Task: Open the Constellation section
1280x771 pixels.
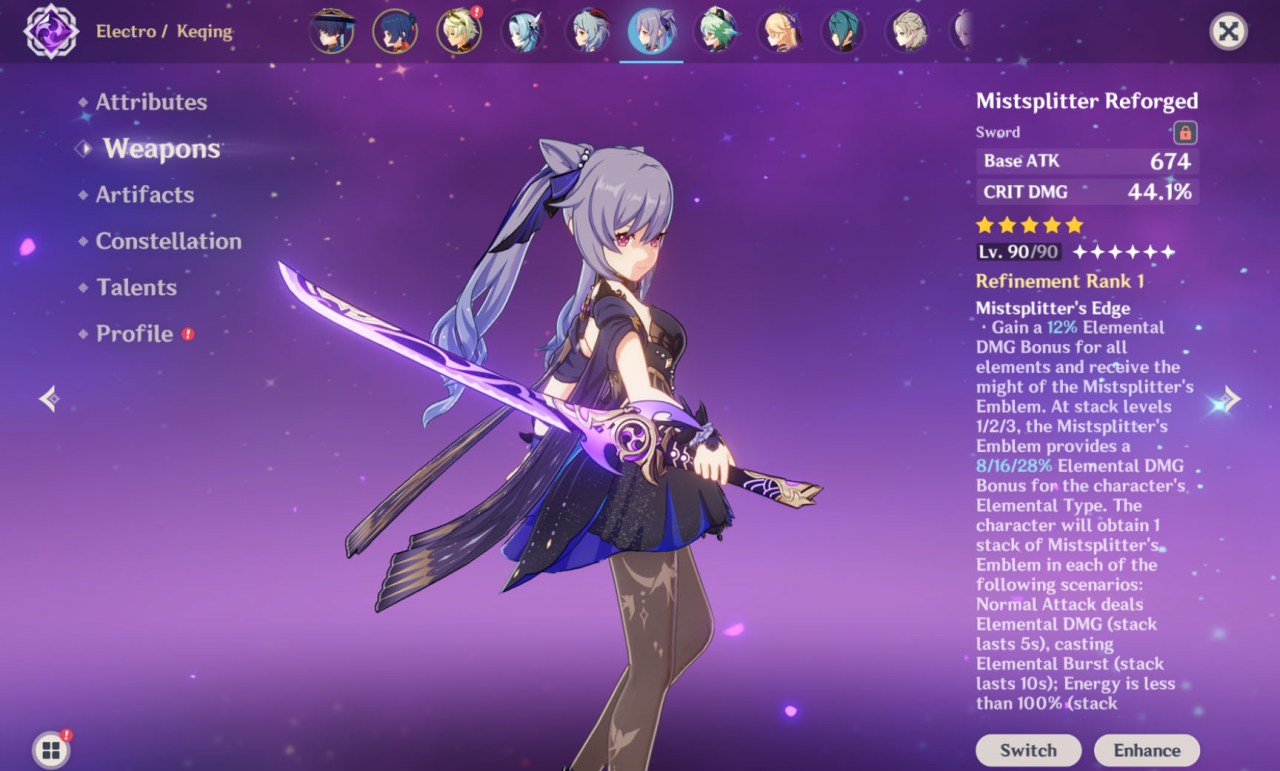Action: [167, 241]
